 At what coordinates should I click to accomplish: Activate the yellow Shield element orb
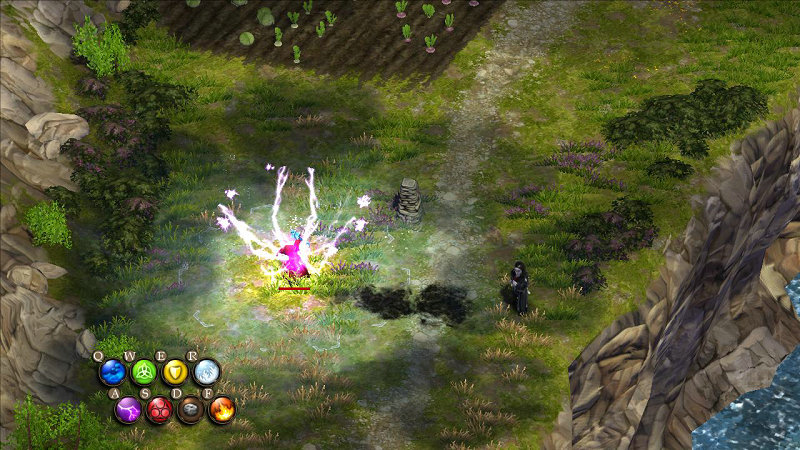175,373
